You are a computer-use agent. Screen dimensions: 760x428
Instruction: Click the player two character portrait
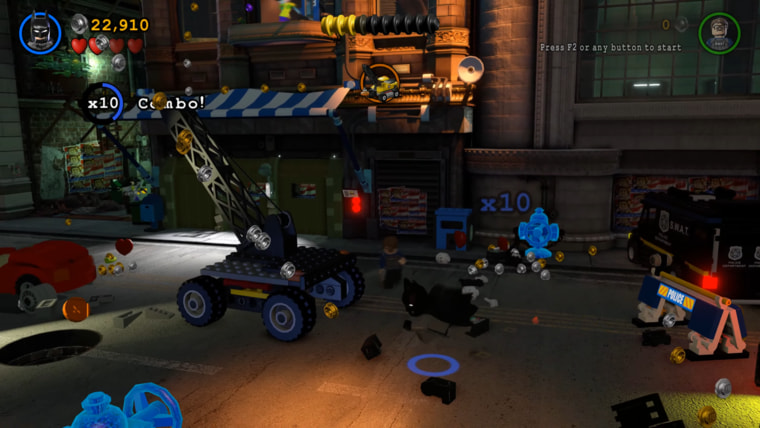719,33
